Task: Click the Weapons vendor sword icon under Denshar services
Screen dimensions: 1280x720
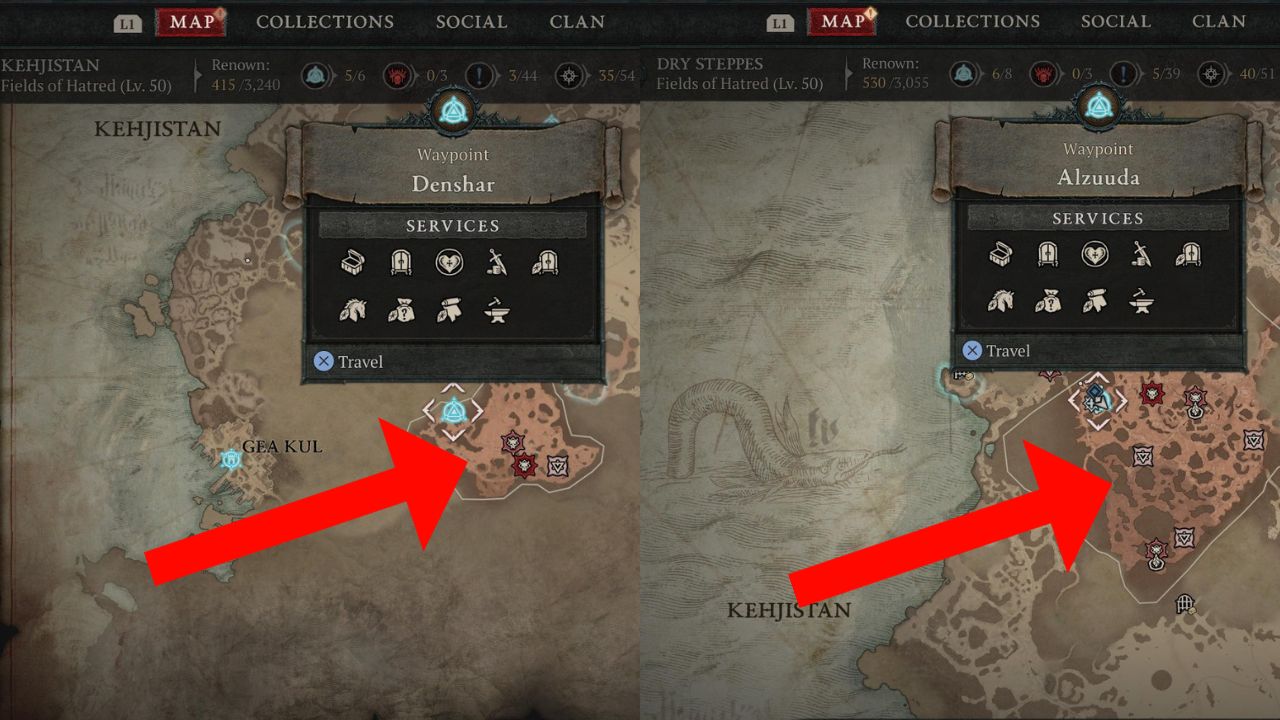Action: 499,262
